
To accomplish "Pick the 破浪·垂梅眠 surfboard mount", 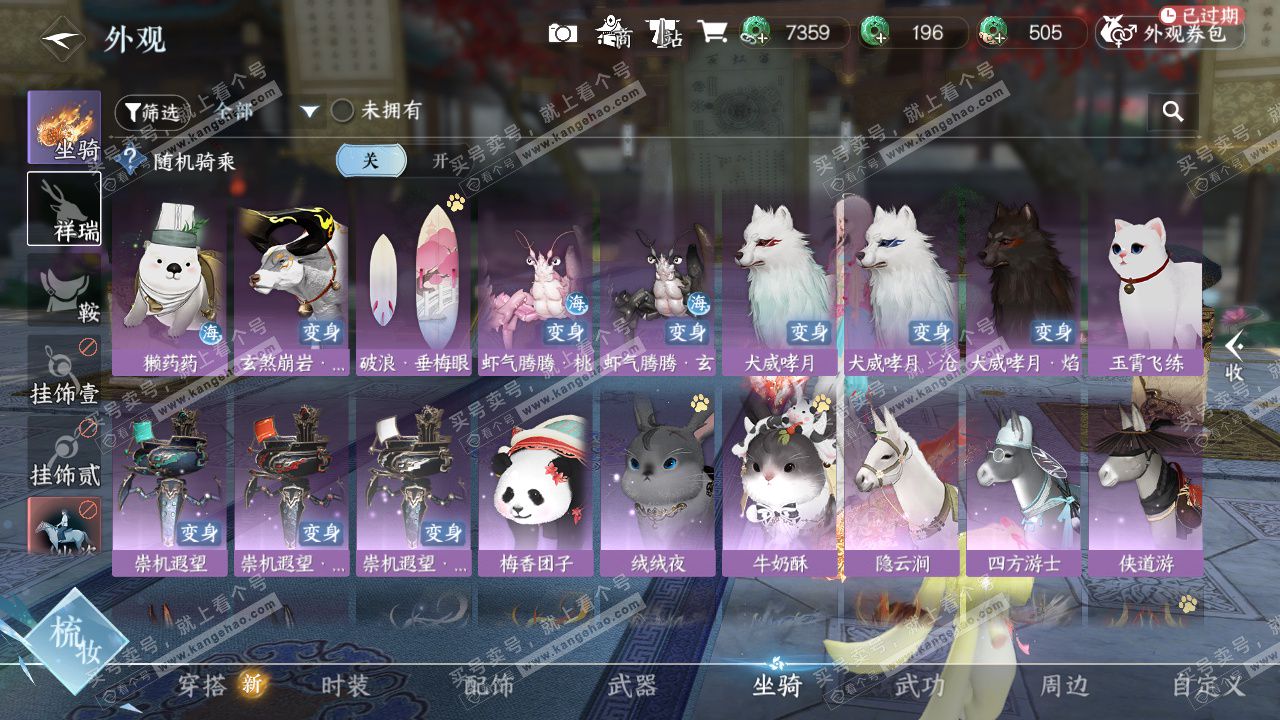I will tap(414, 285).
